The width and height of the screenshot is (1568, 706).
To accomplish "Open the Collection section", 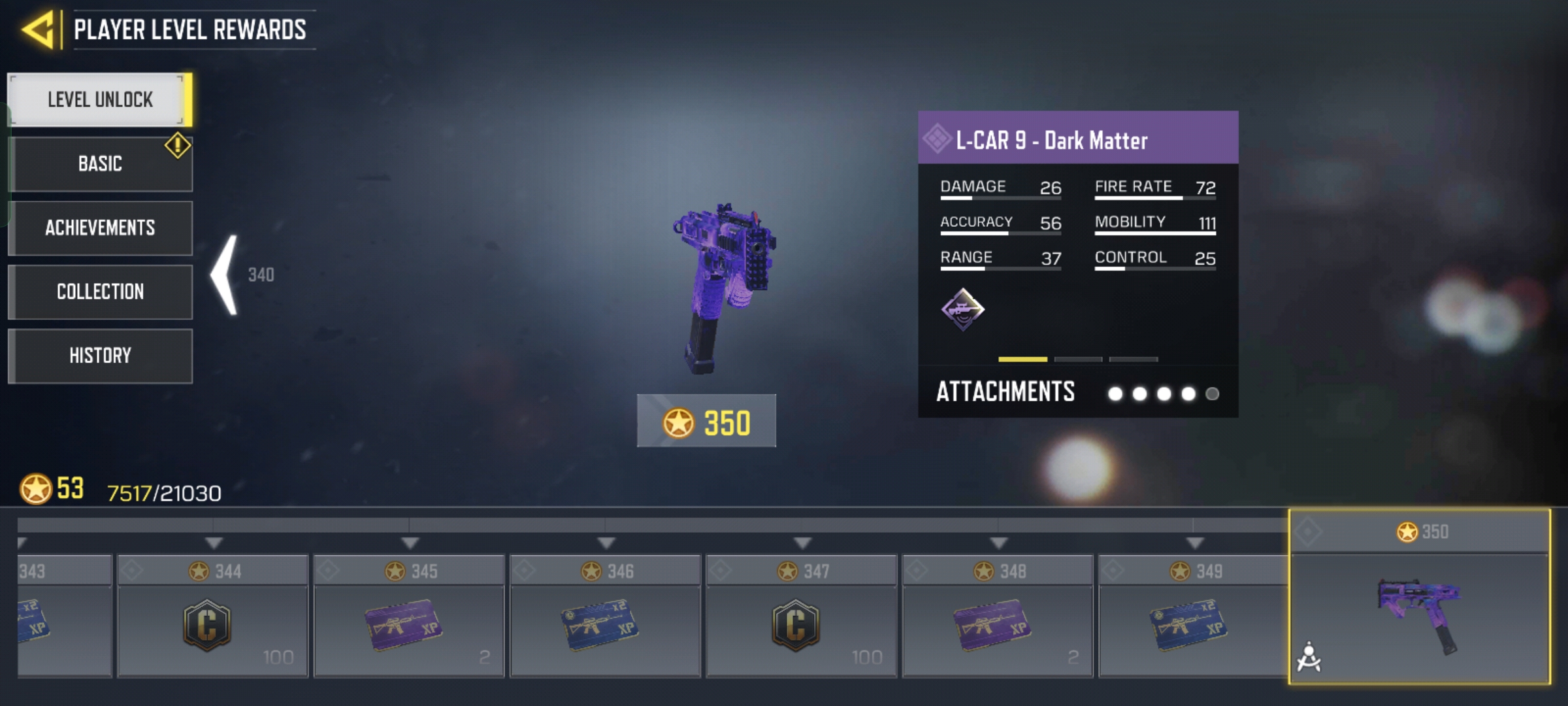I will pos(99,292).
